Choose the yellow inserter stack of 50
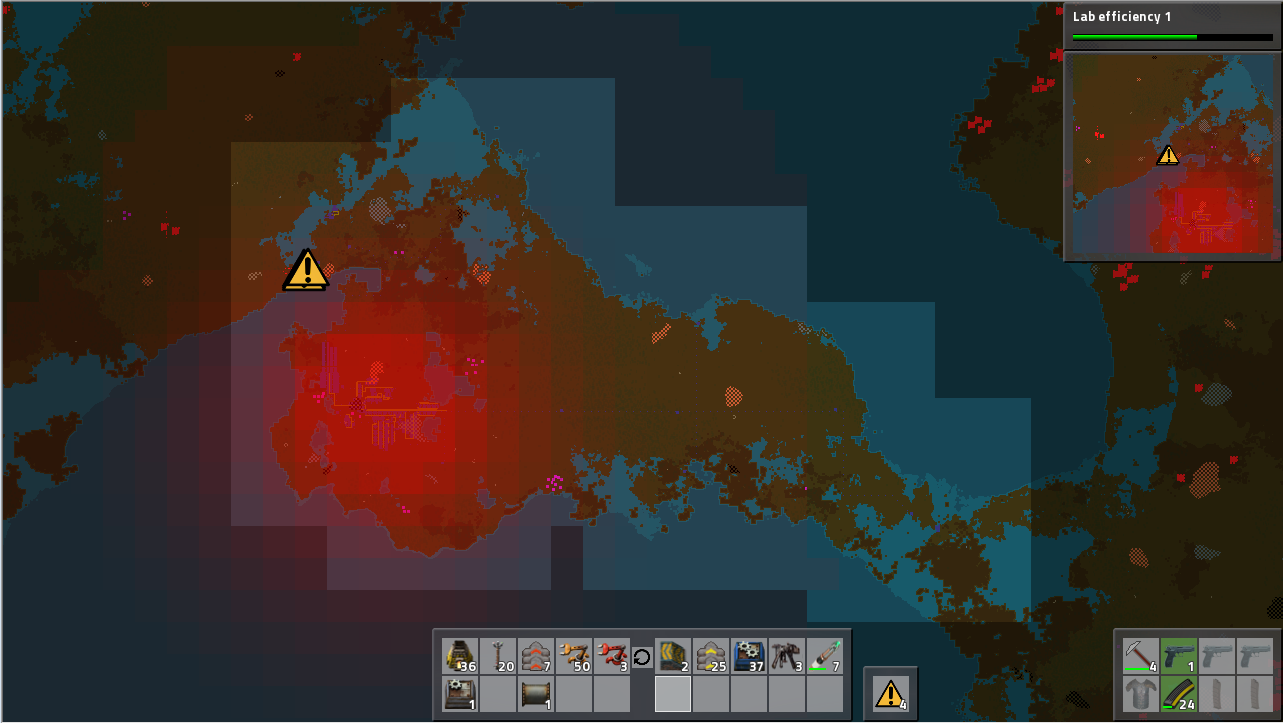 tap(574, 656)
